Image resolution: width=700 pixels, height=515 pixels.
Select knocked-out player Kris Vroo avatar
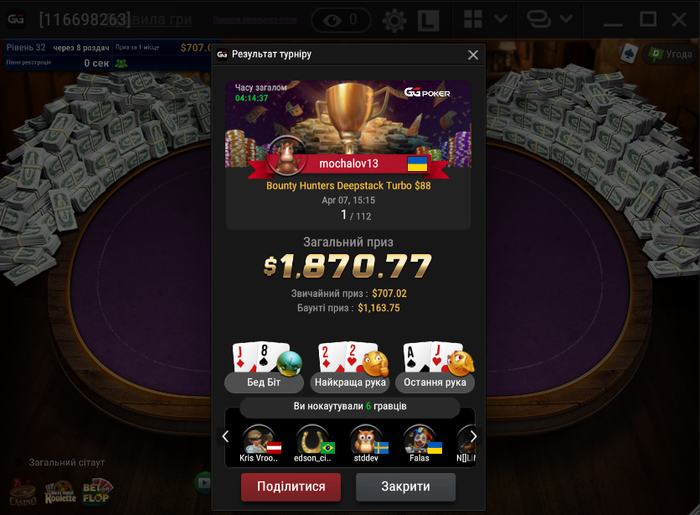point(259,439)
